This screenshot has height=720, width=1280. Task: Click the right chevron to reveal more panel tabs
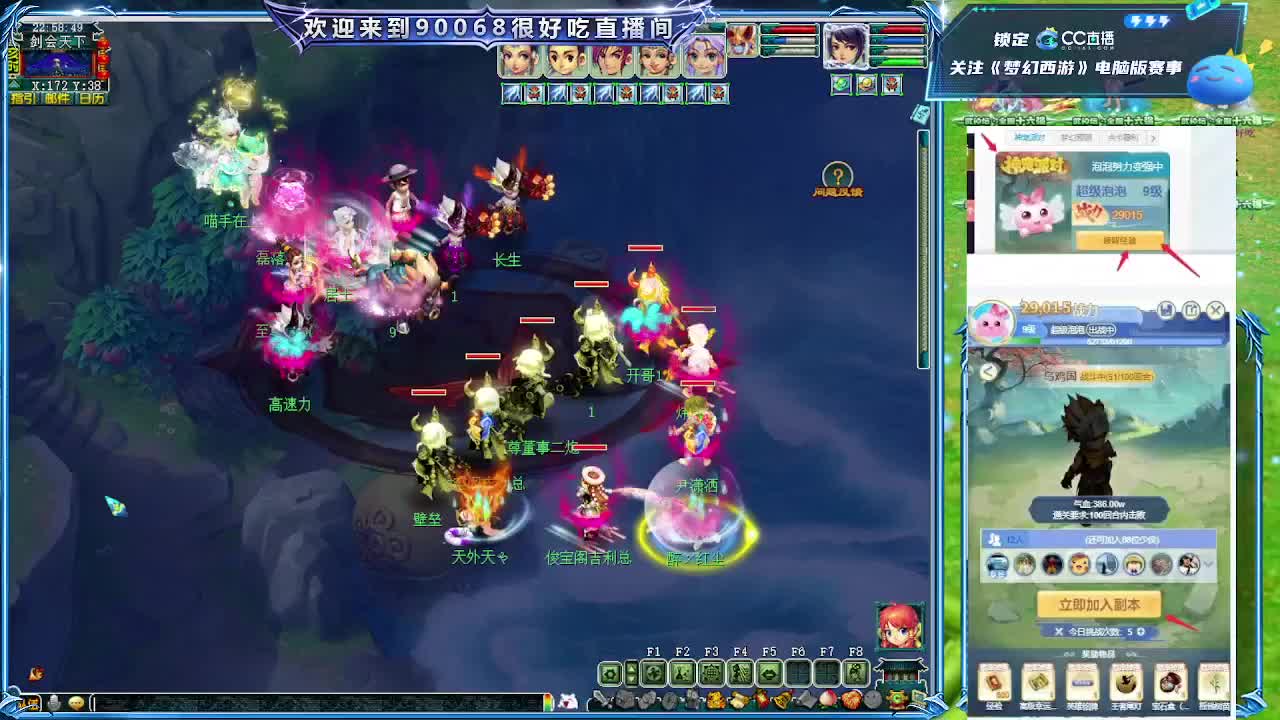click(x=1153, y=139)
